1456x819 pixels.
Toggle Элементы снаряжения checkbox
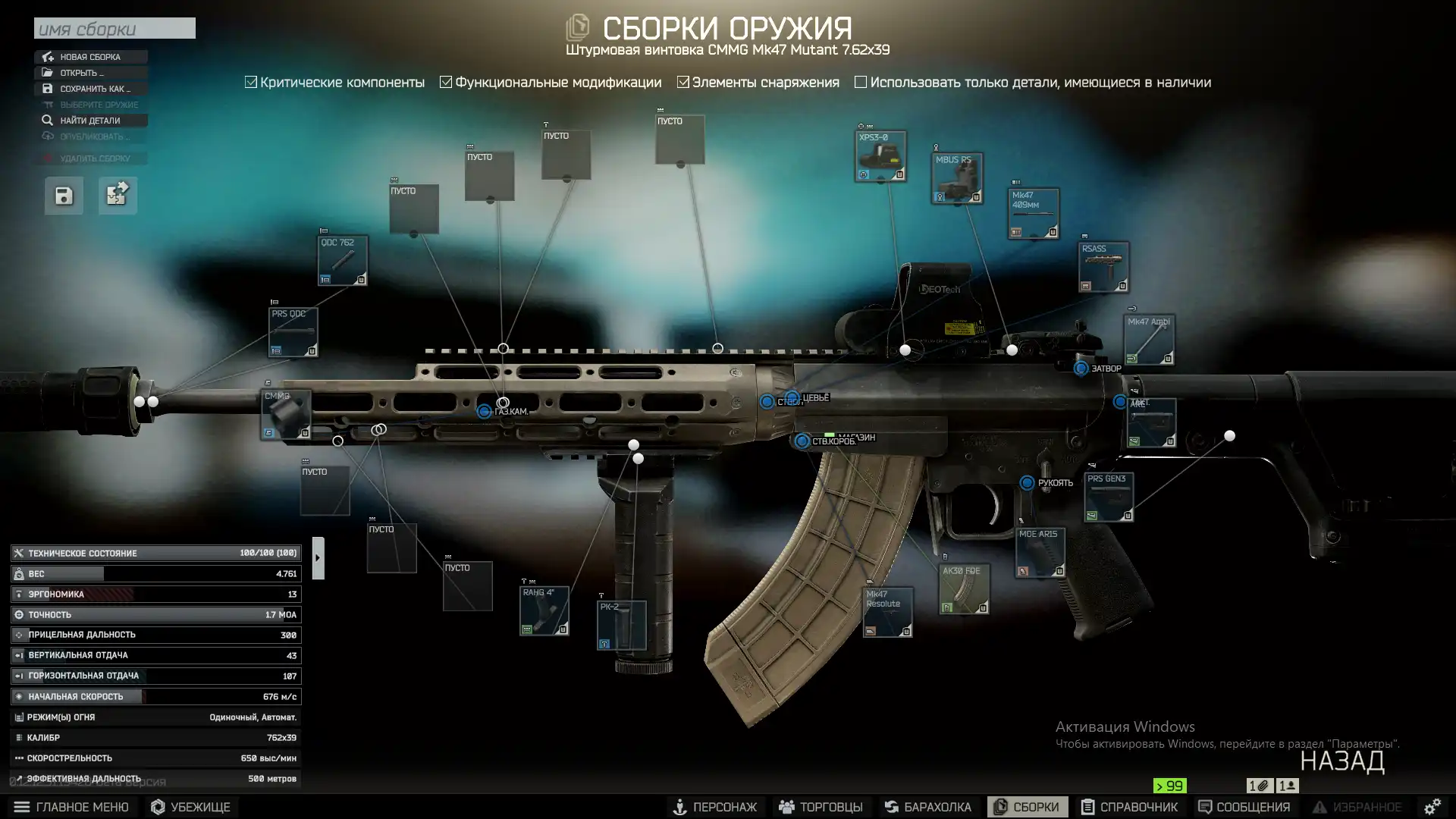[683, 82]
